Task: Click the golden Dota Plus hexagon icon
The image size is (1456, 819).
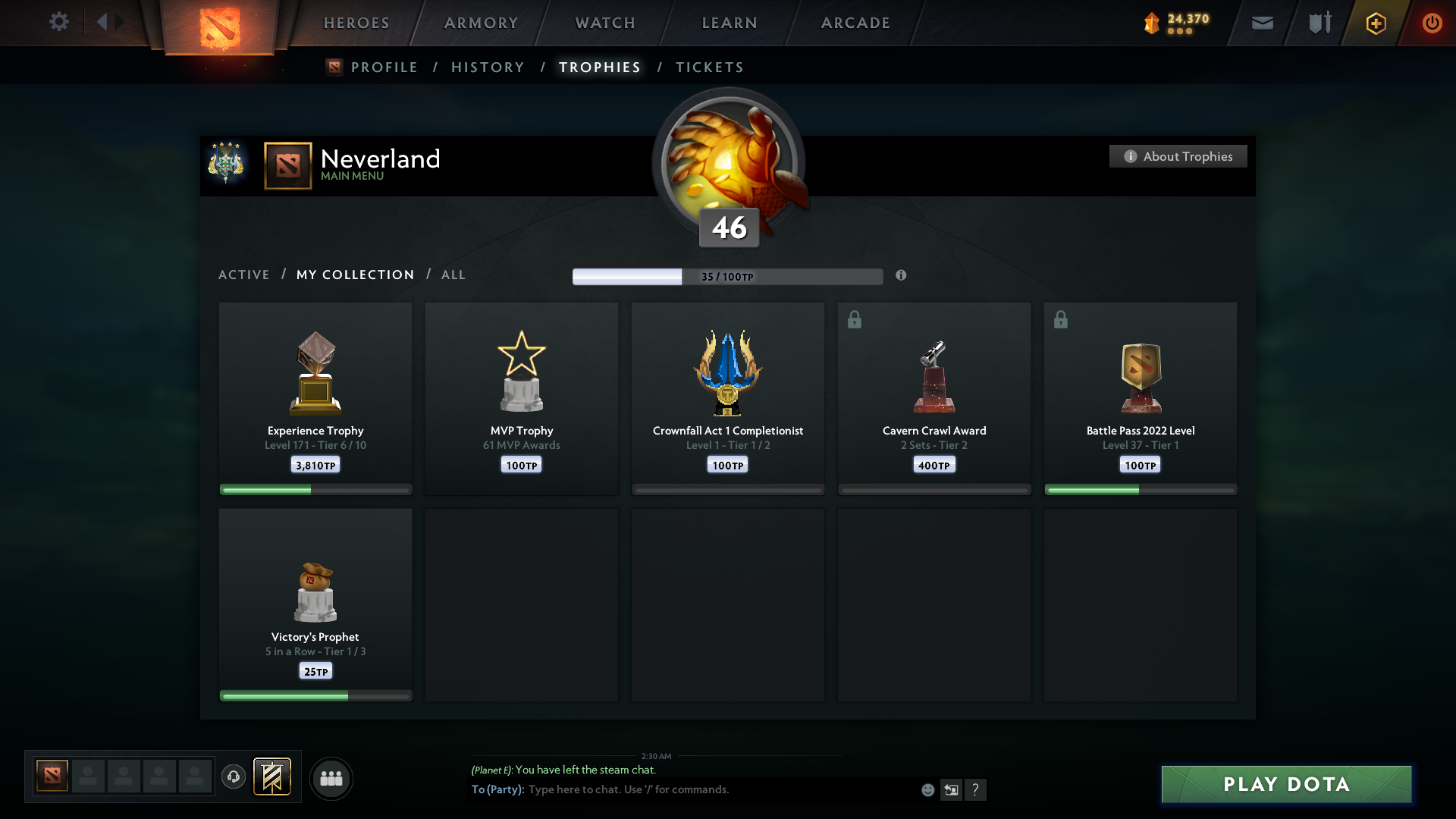Action: coord(1376,23)
